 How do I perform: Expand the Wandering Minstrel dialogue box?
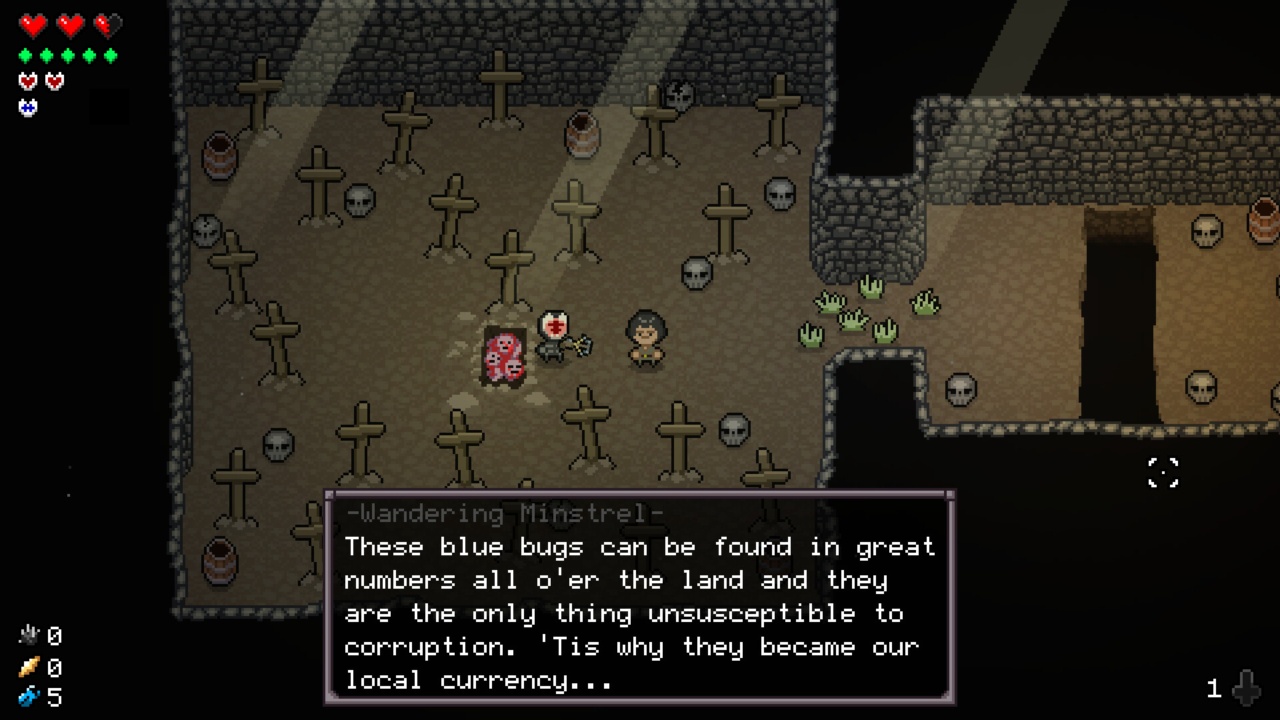tap(640, 600)
